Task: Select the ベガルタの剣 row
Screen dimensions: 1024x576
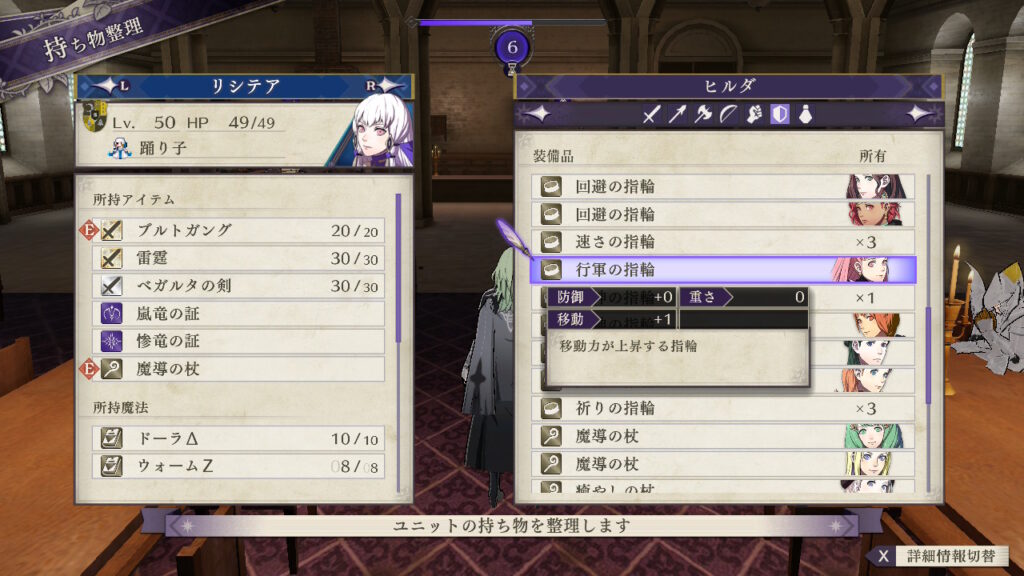Action: 240,286
